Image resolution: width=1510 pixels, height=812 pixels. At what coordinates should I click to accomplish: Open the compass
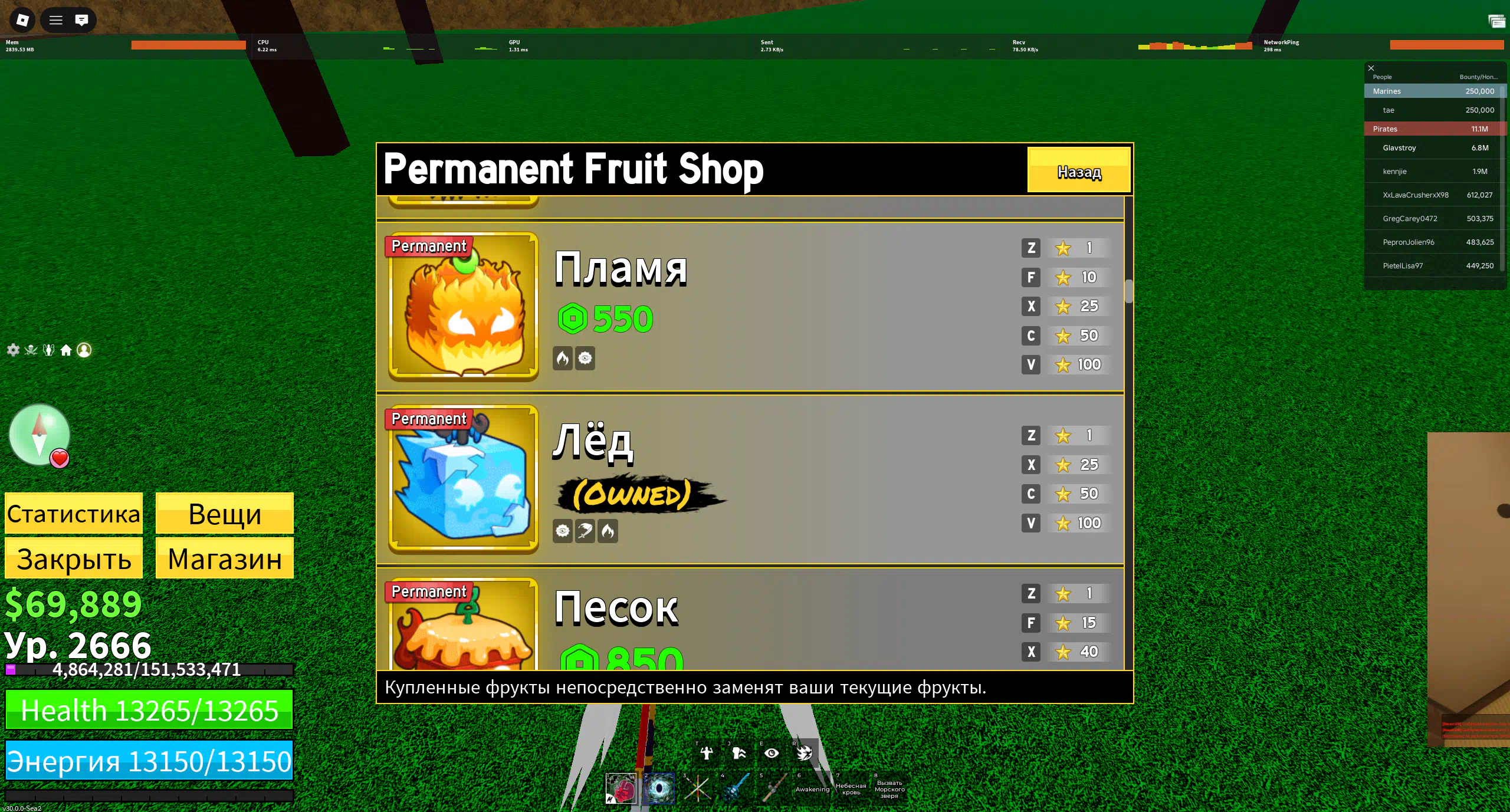click(x=39, y=435)
